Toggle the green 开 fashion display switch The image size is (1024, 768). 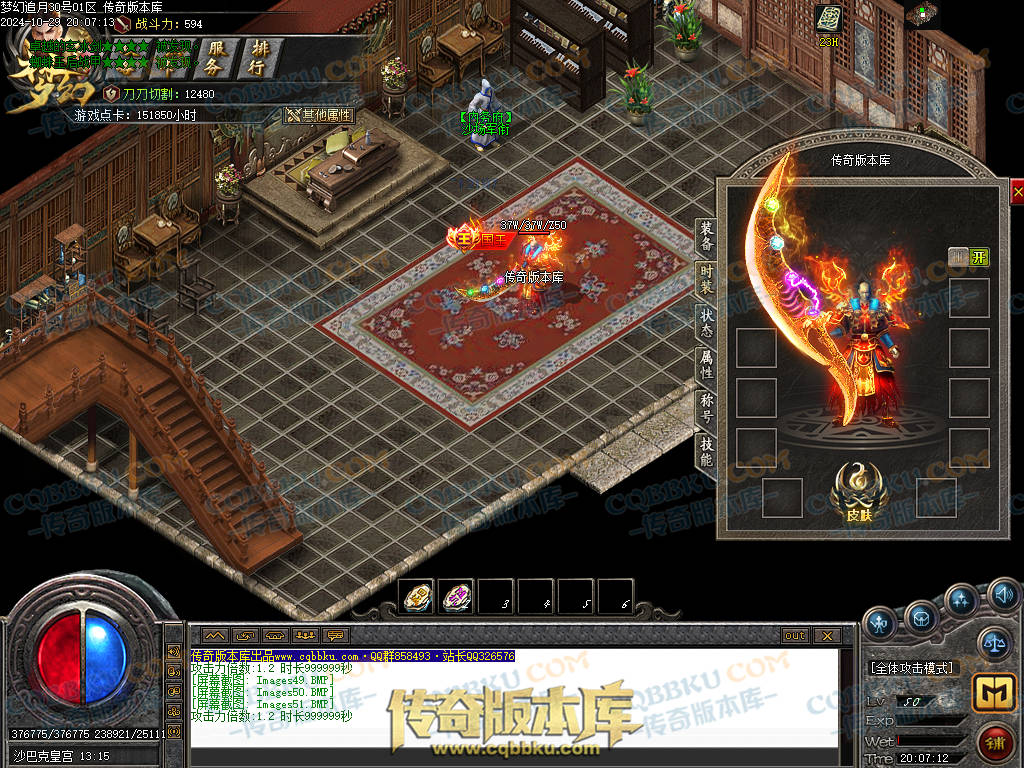pyautogui.click(x=978, y=257)
